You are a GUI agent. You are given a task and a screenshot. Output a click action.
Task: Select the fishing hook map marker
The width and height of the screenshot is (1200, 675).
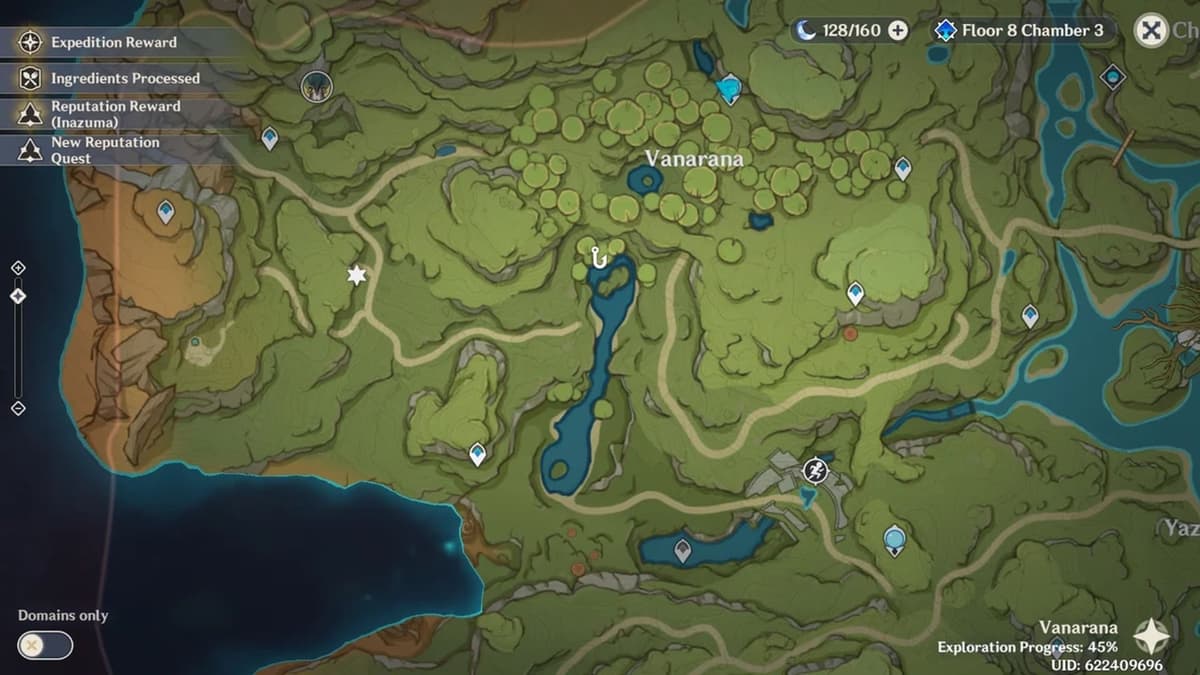[599, 258]
